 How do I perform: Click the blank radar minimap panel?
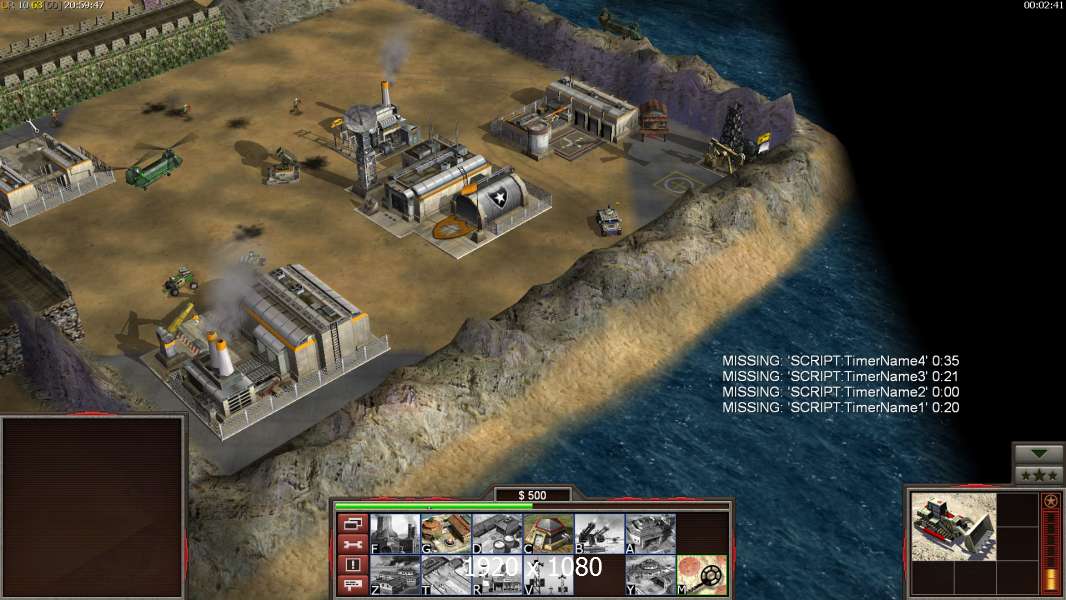(x=93, y=507)
